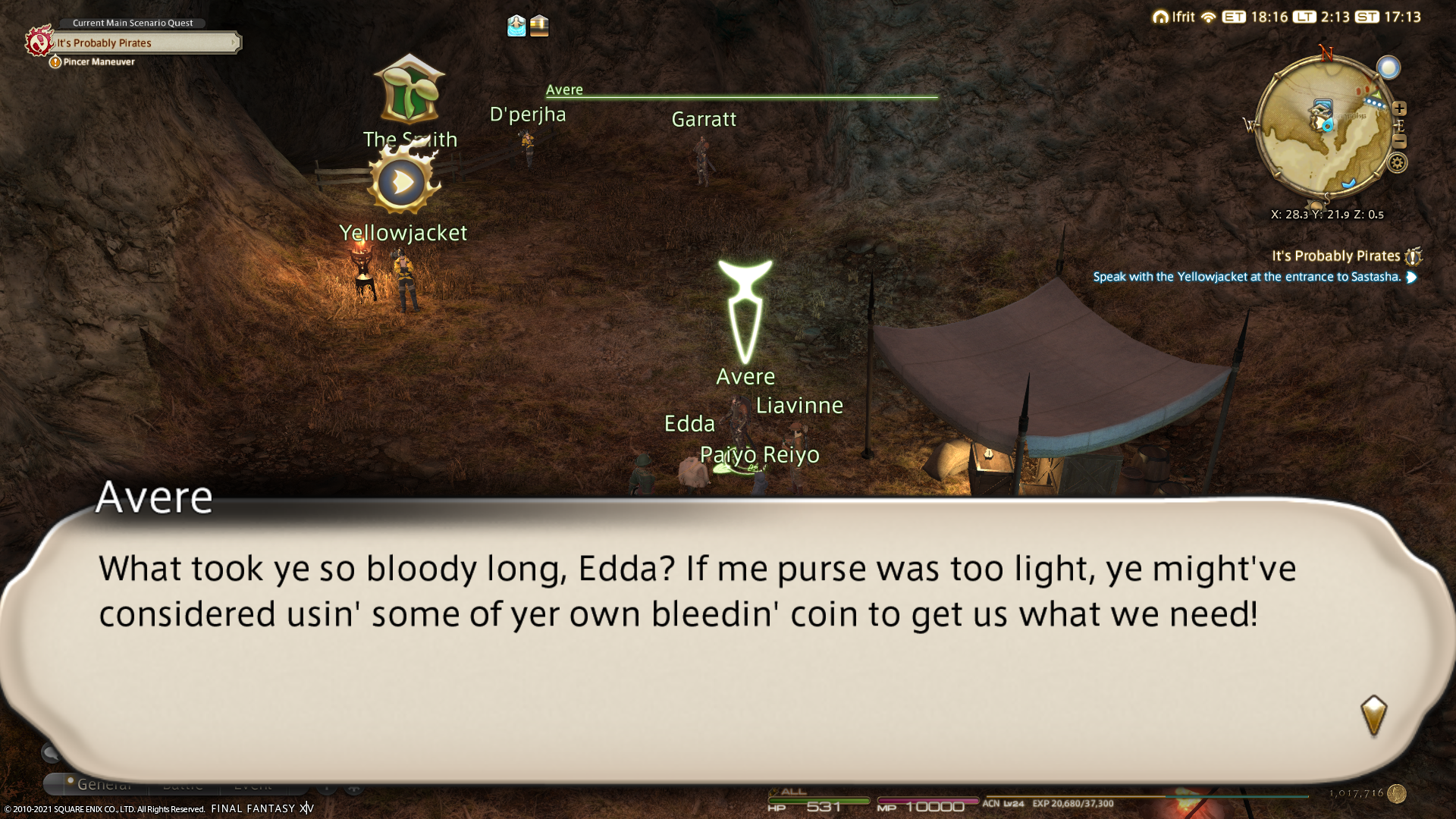Open the Ifrit server info entry
Viewport: 1456px width, 819px height.
pos(1174,17)
